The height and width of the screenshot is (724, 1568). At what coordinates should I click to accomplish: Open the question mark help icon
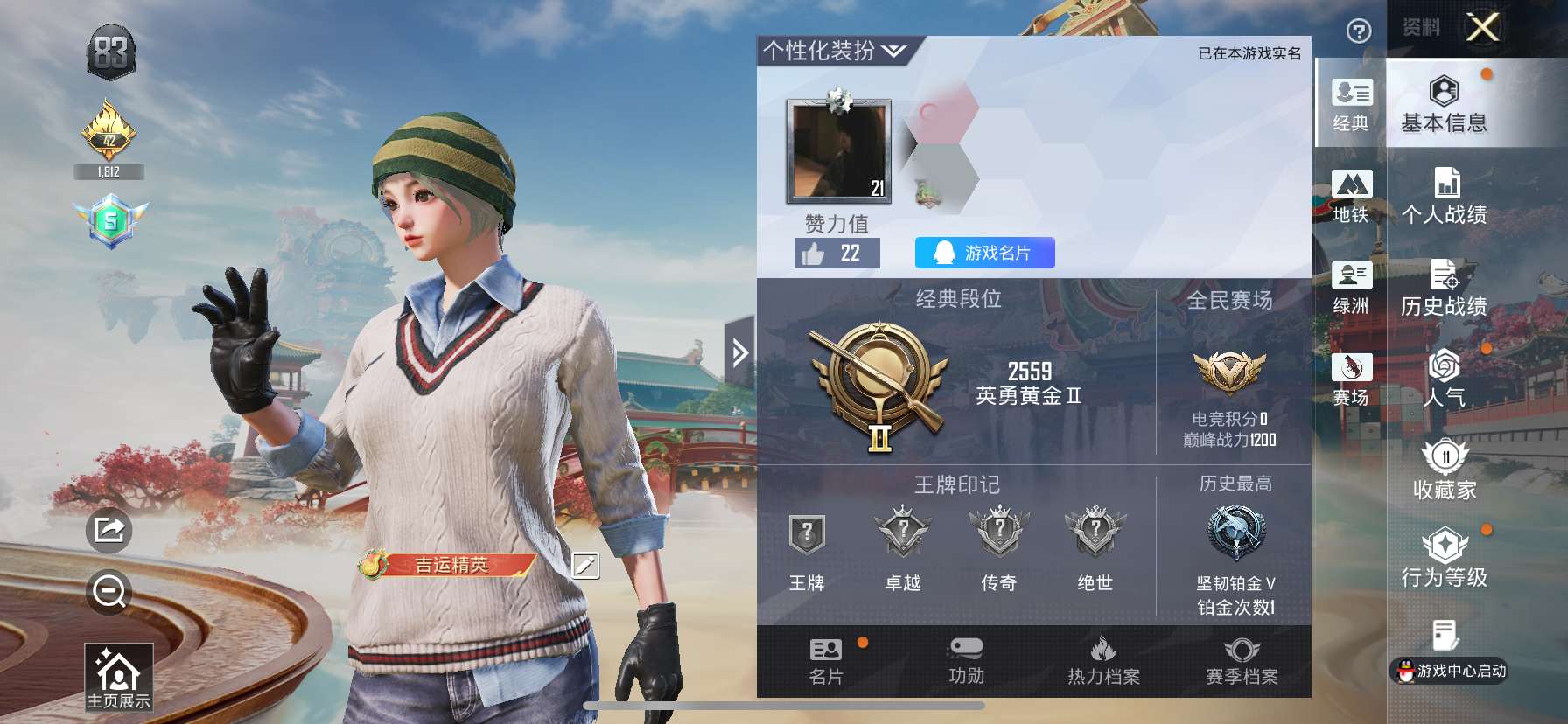click(1357, 31)
